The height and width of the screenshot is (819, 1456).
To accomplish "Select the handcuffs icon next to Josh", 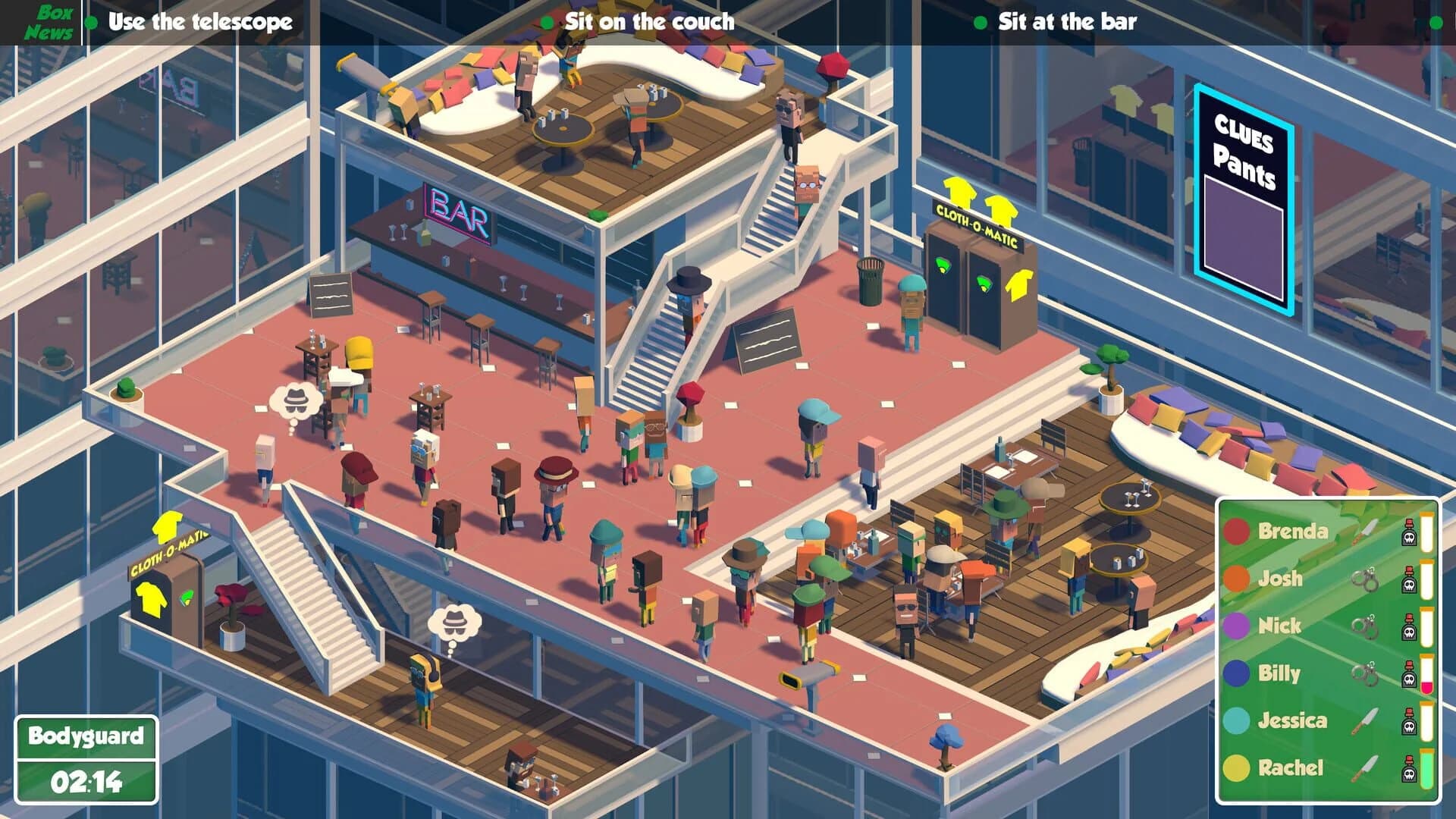I will [x=1364, y=580].
